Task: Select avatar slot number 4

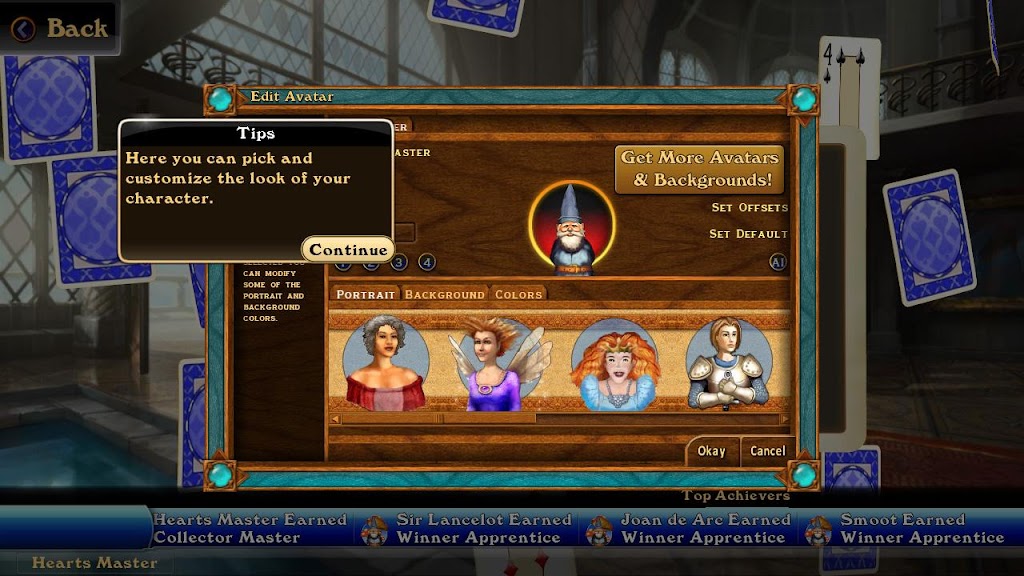Action: [x=427, y=263]
